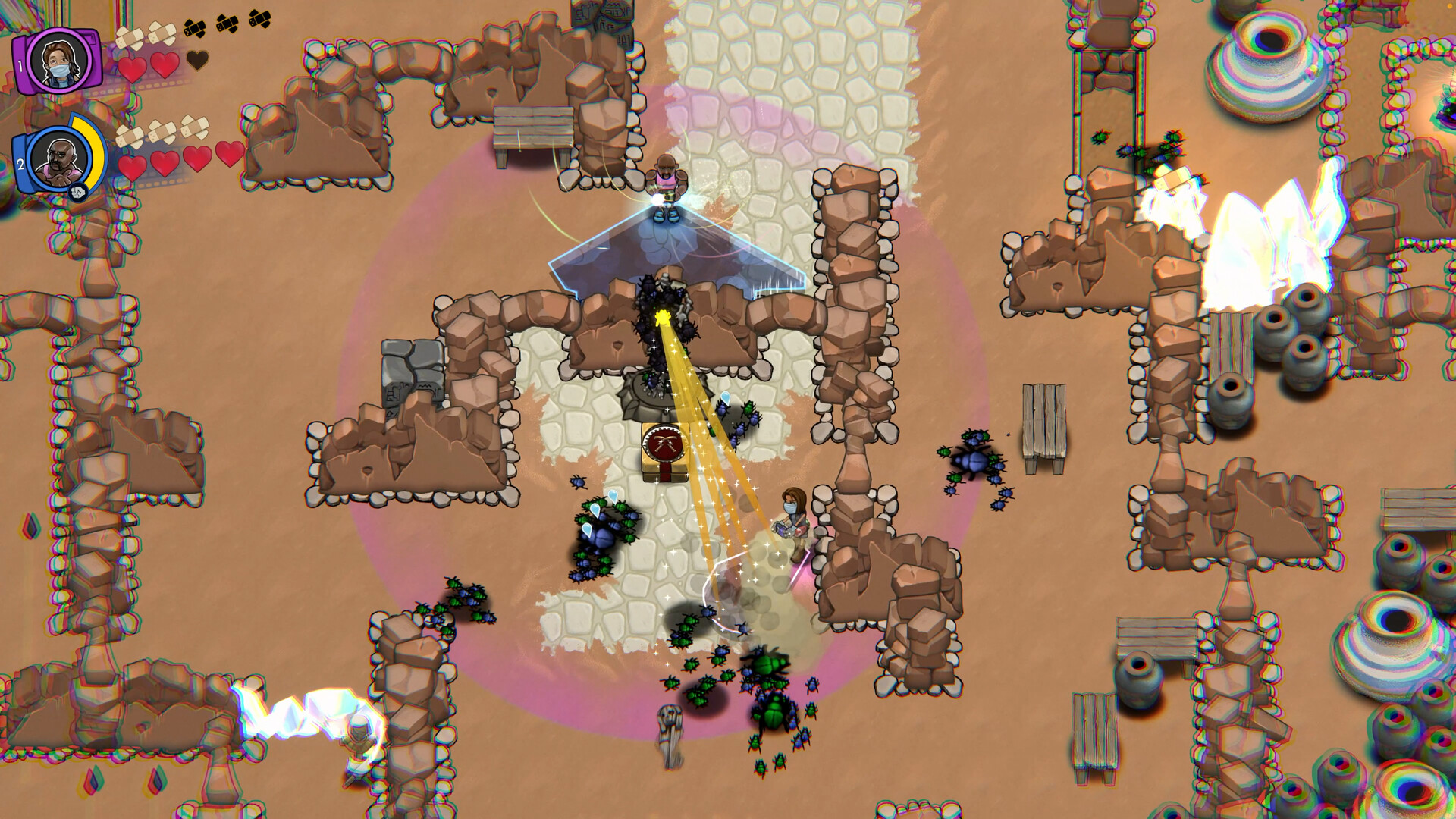
Task: Click the number 1 badge on the purple frame
Action: (20, 64)
